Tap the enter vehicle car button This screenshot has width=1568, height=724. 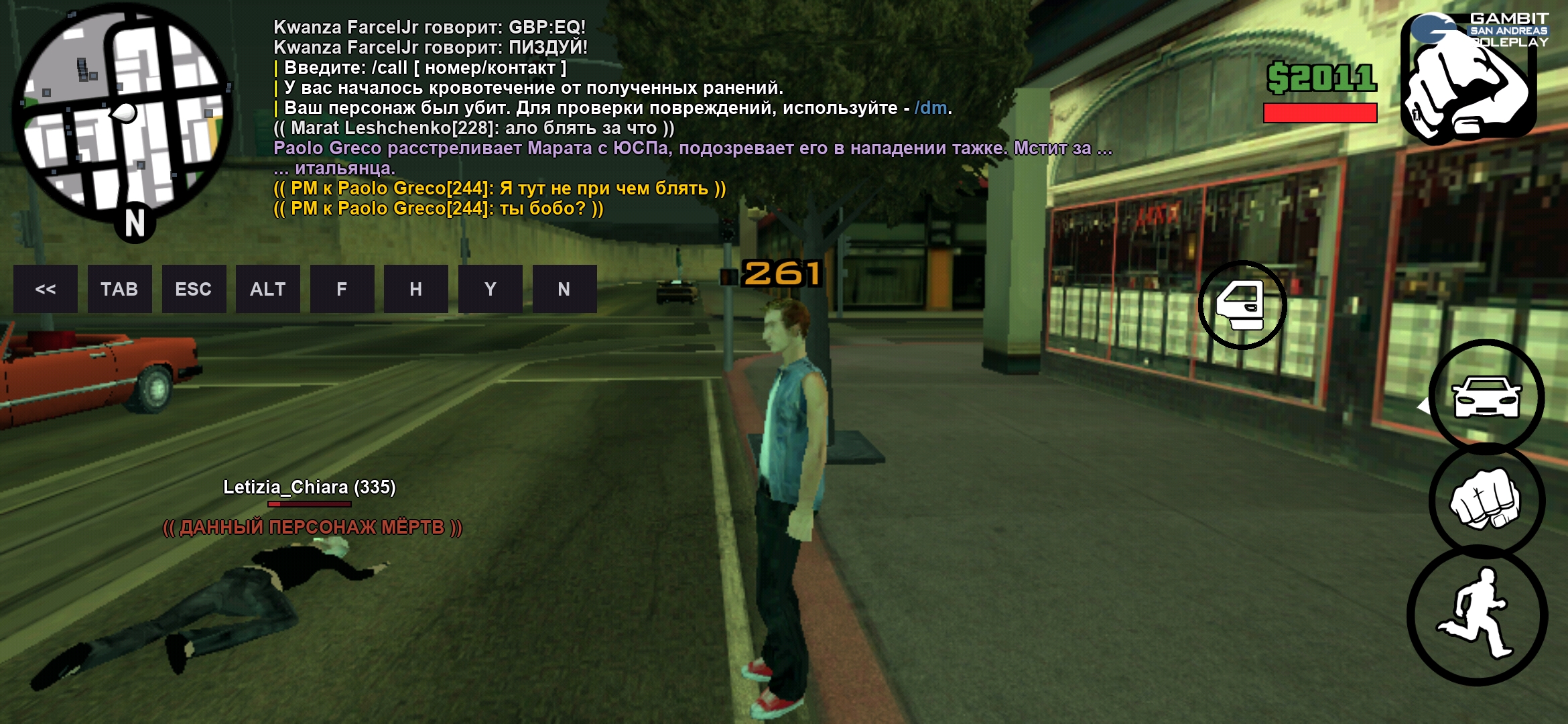coord(1486,397)
